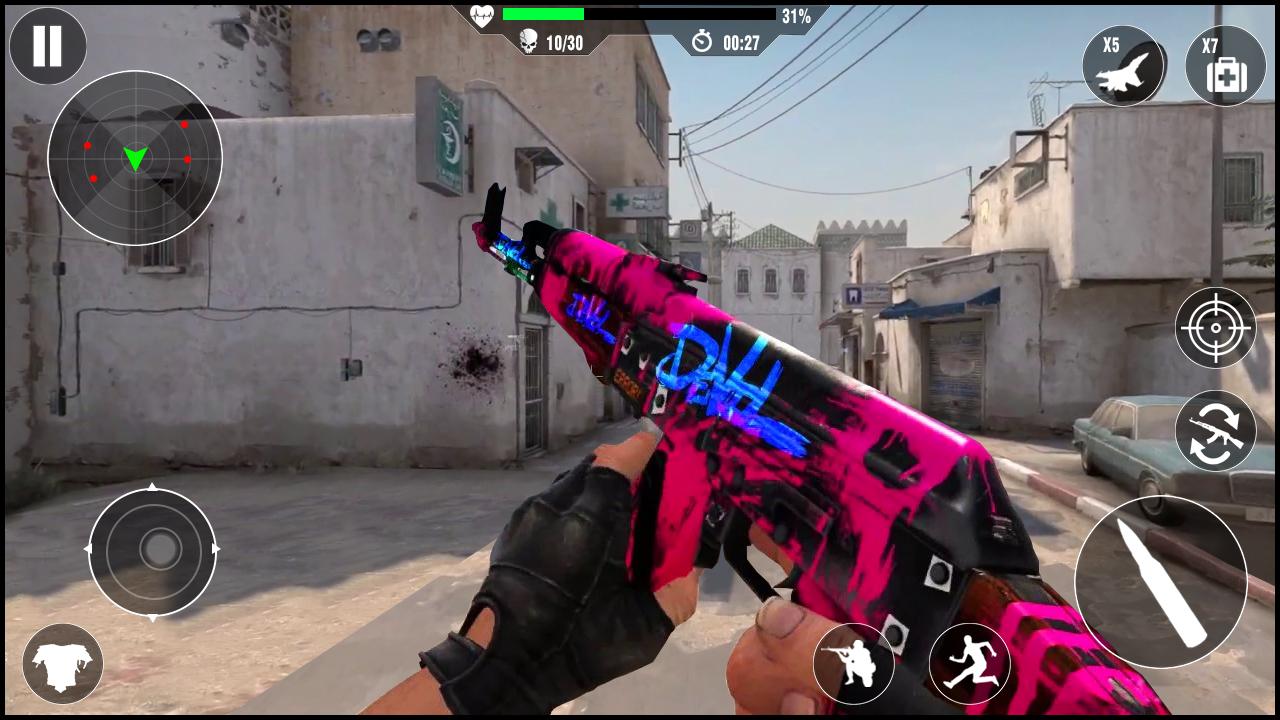This screenshot has height=720, width=1280.
Task: Select the airstrike jet icon showing X5
Action: pos(1124,65)
